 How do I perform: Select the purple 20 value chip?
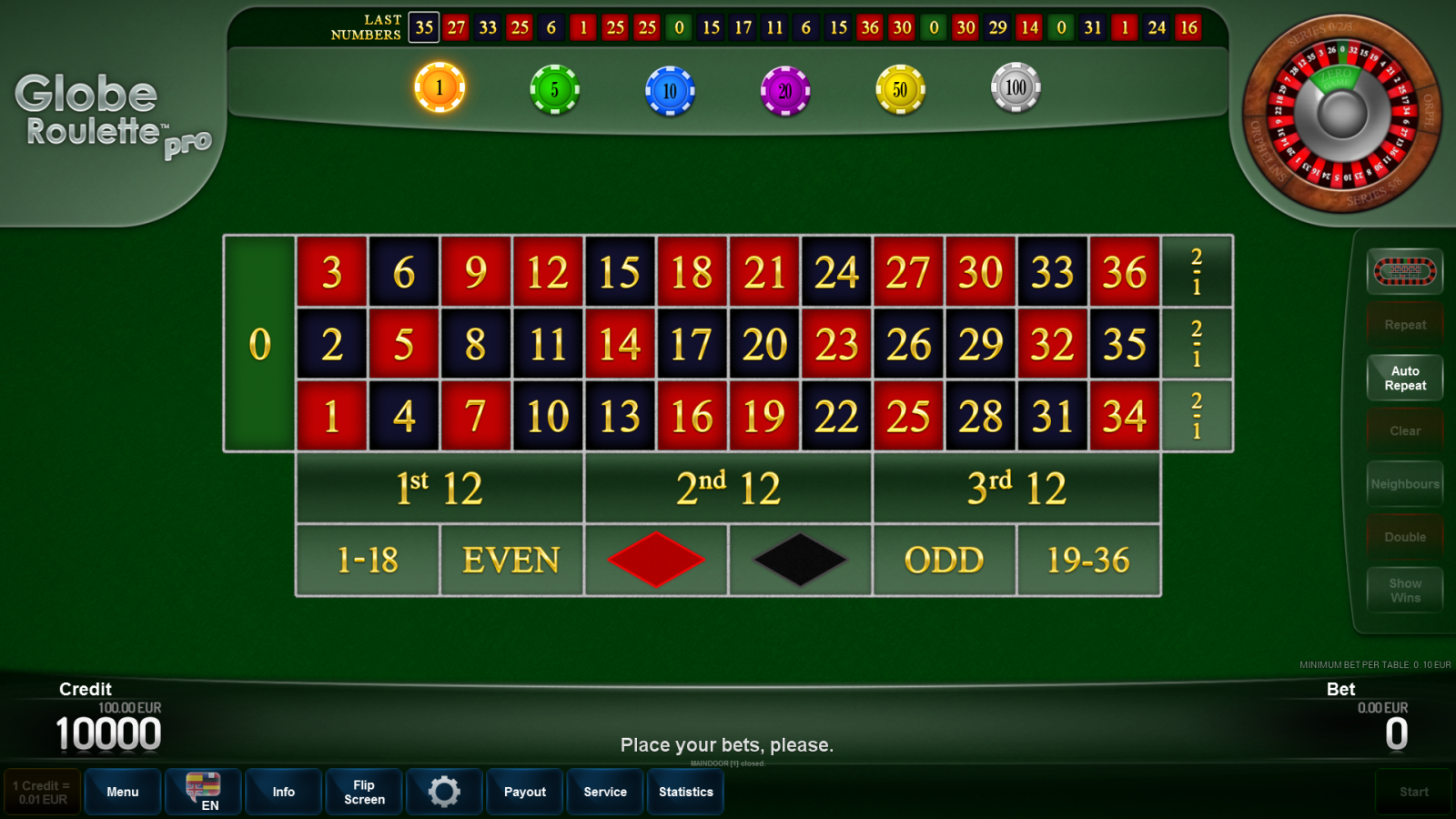784,88
